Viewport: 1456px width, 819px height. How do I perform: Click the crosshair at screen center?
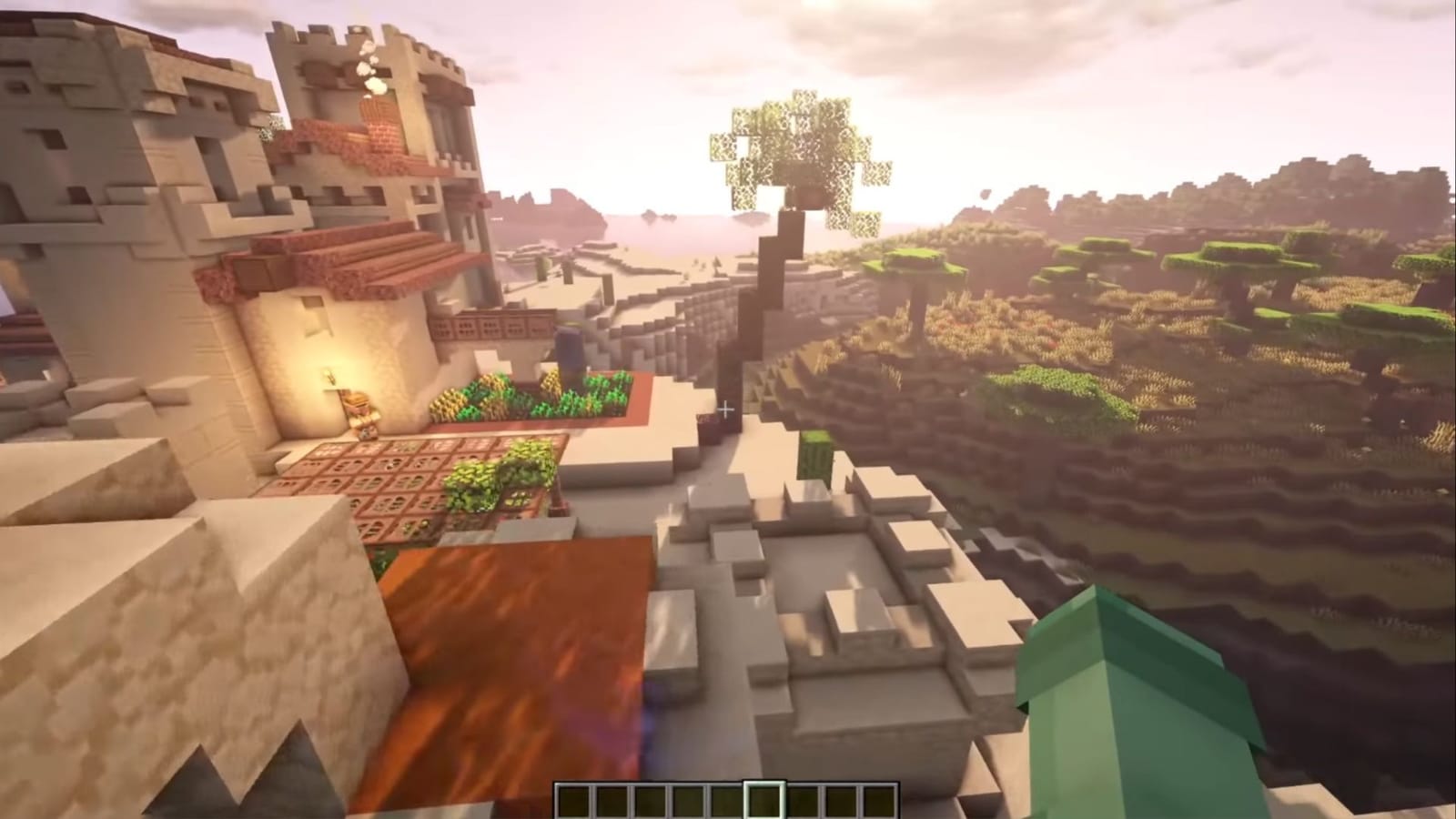coord(726,409)
